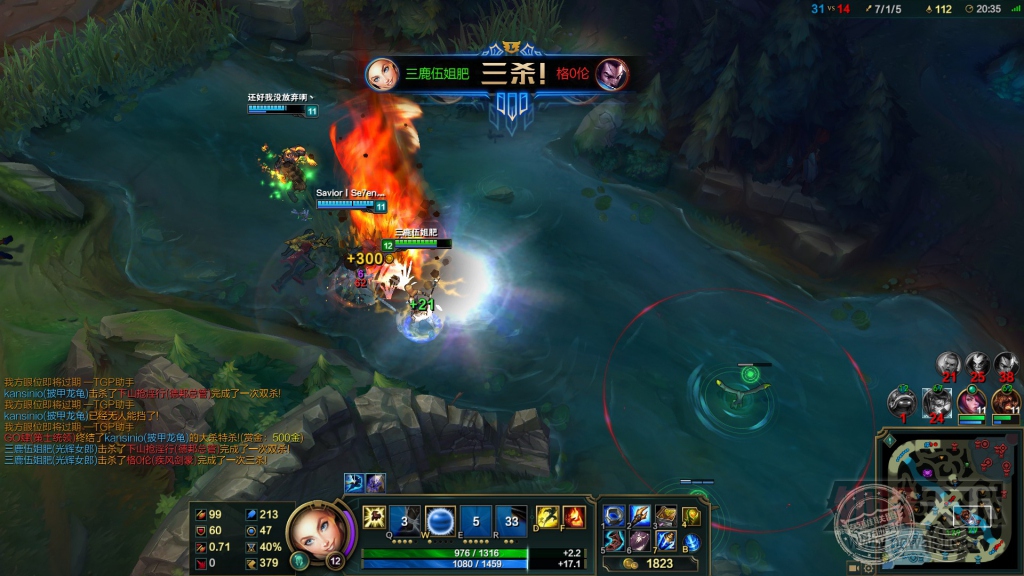Select the staff item in slot 2
1024x576 pixels.
pos(640,516)
